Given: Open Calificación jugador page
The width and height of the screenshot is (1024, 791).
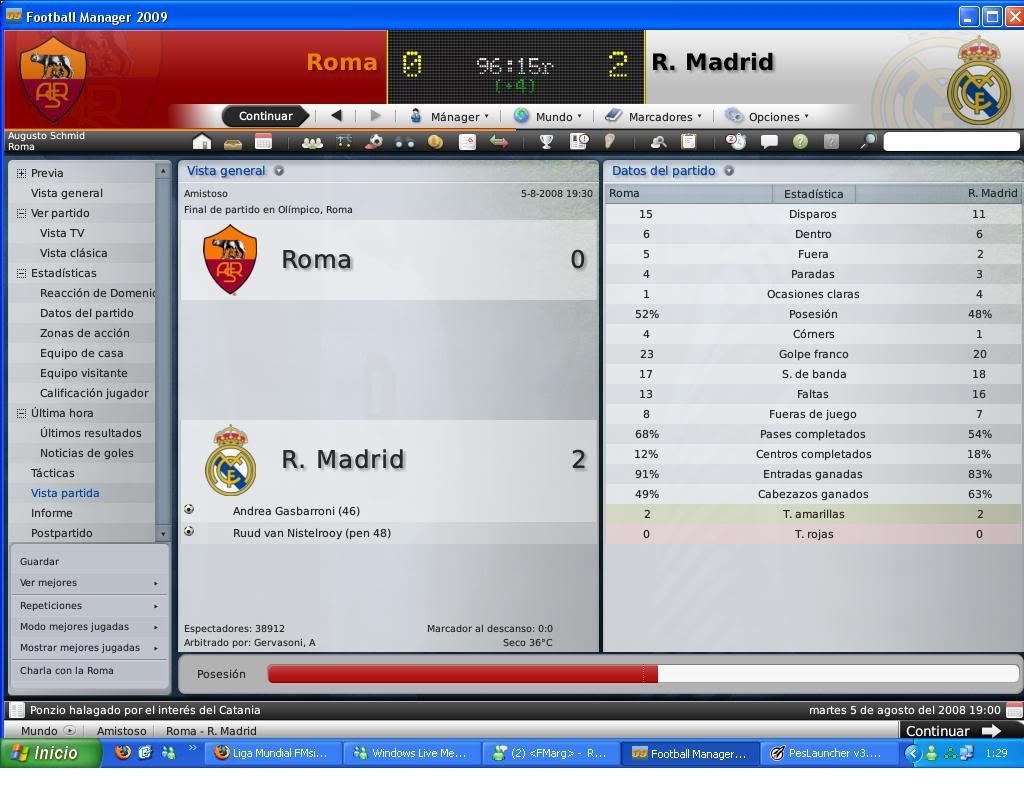Looking at the screenshot, I should pos(94,393).
